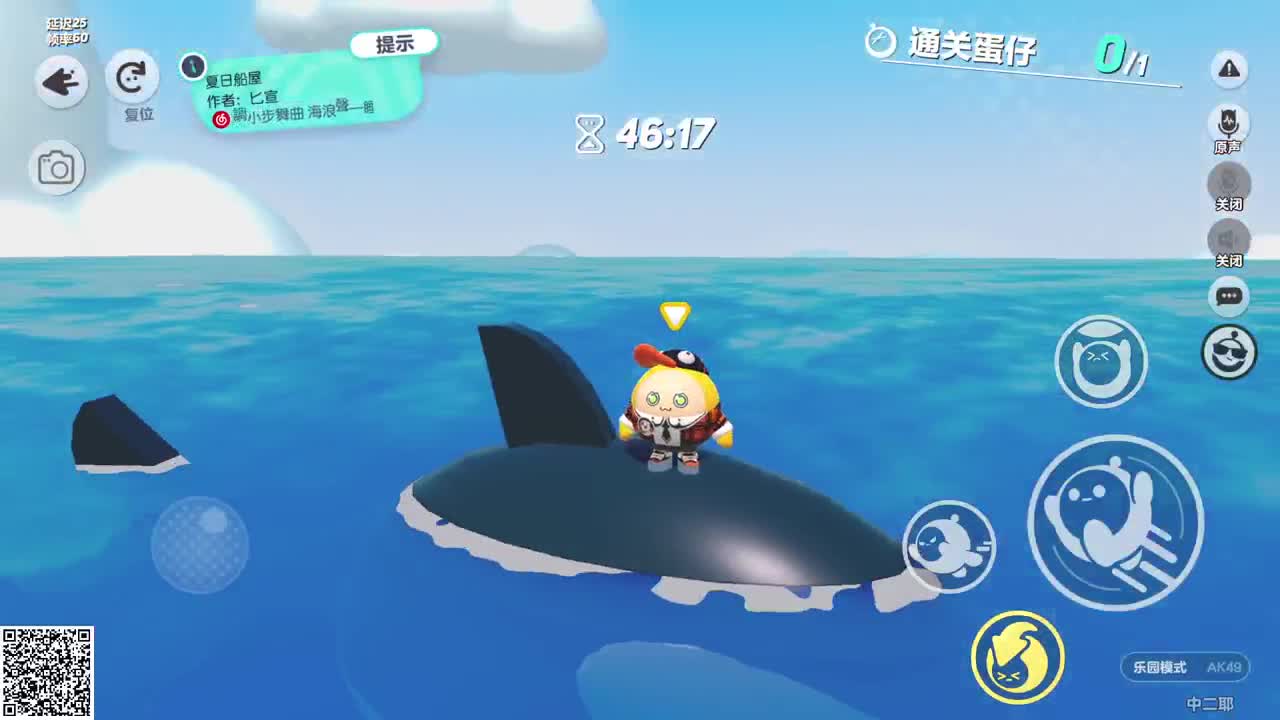Toggle the 原声 original voice microphone
The image size is (1280, 720).
tap(1228, 122)
